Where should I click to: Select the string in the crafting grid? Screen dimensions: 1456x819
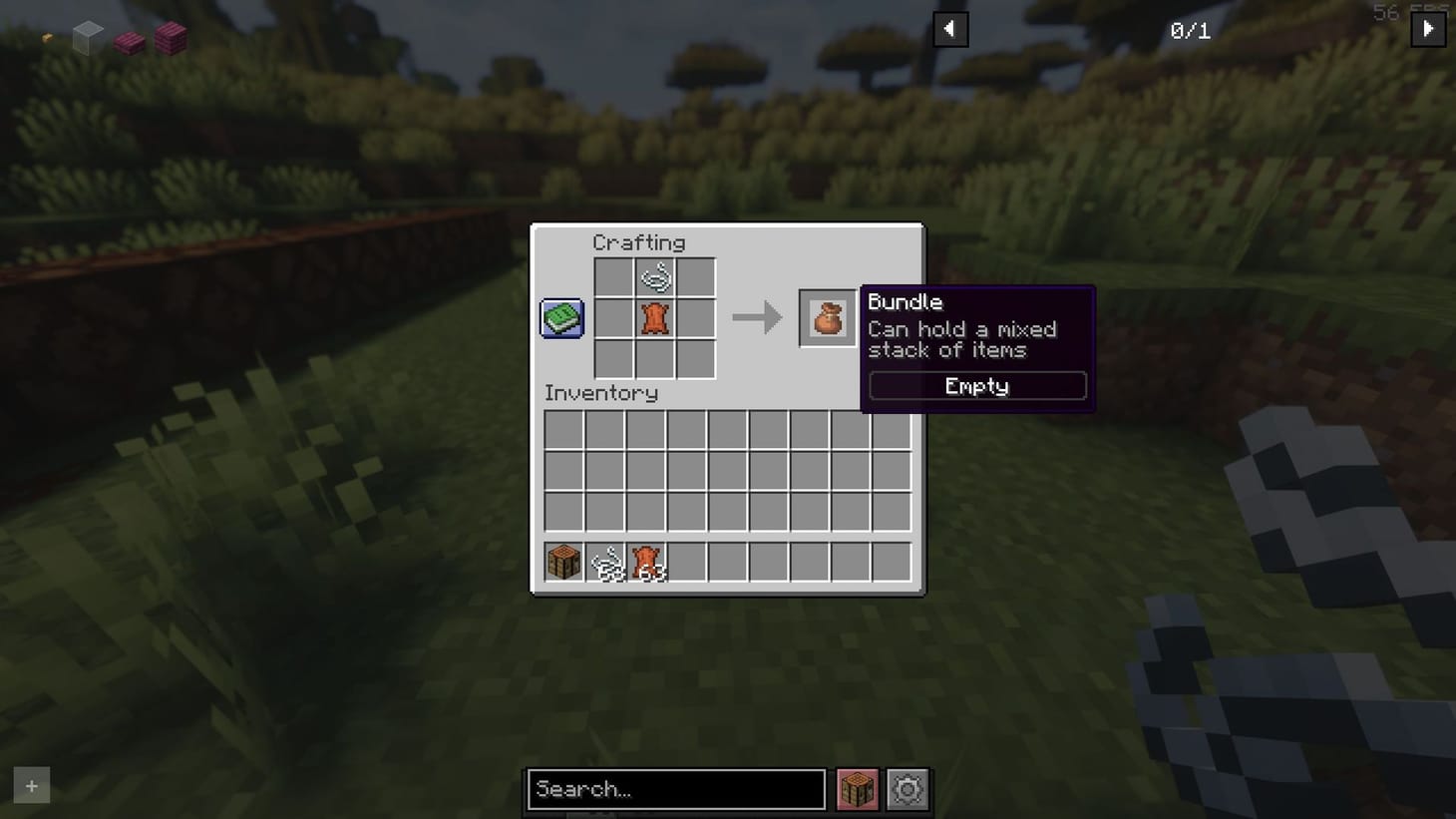point(654,276)
